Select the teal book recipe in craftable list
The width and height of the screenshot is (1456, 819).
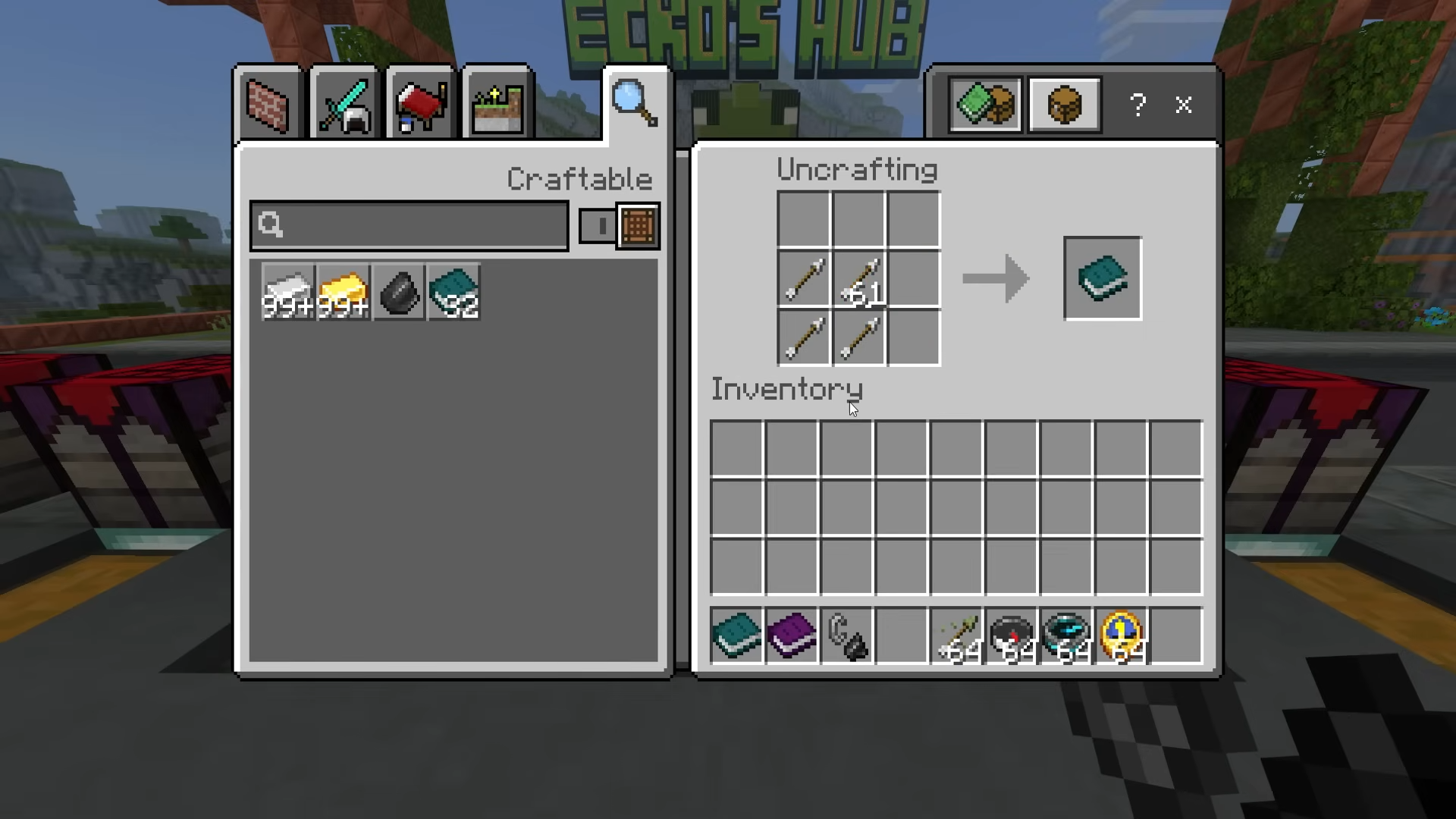click(454, 292)
